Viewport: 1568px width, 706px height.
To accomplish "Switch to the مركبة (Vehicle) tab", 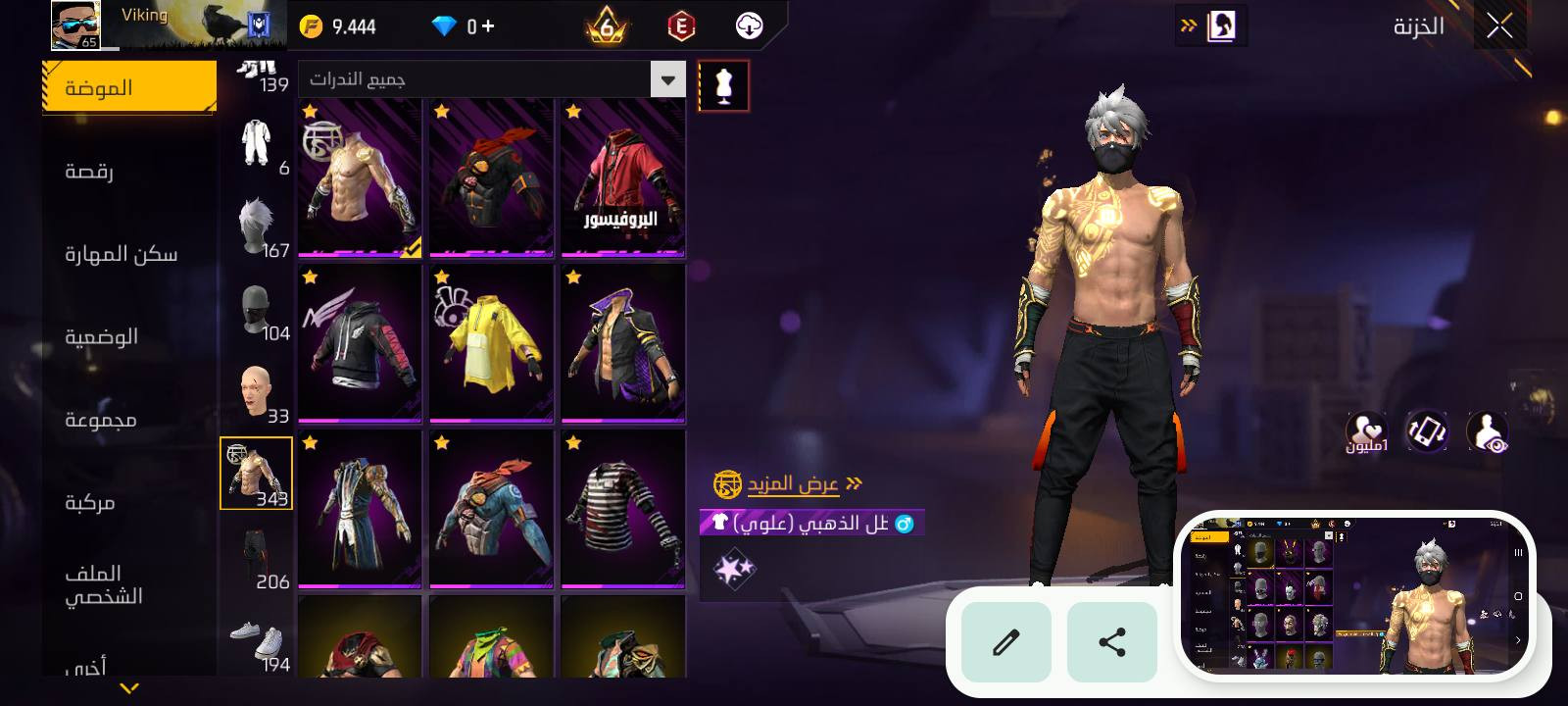I will [90, 502].
